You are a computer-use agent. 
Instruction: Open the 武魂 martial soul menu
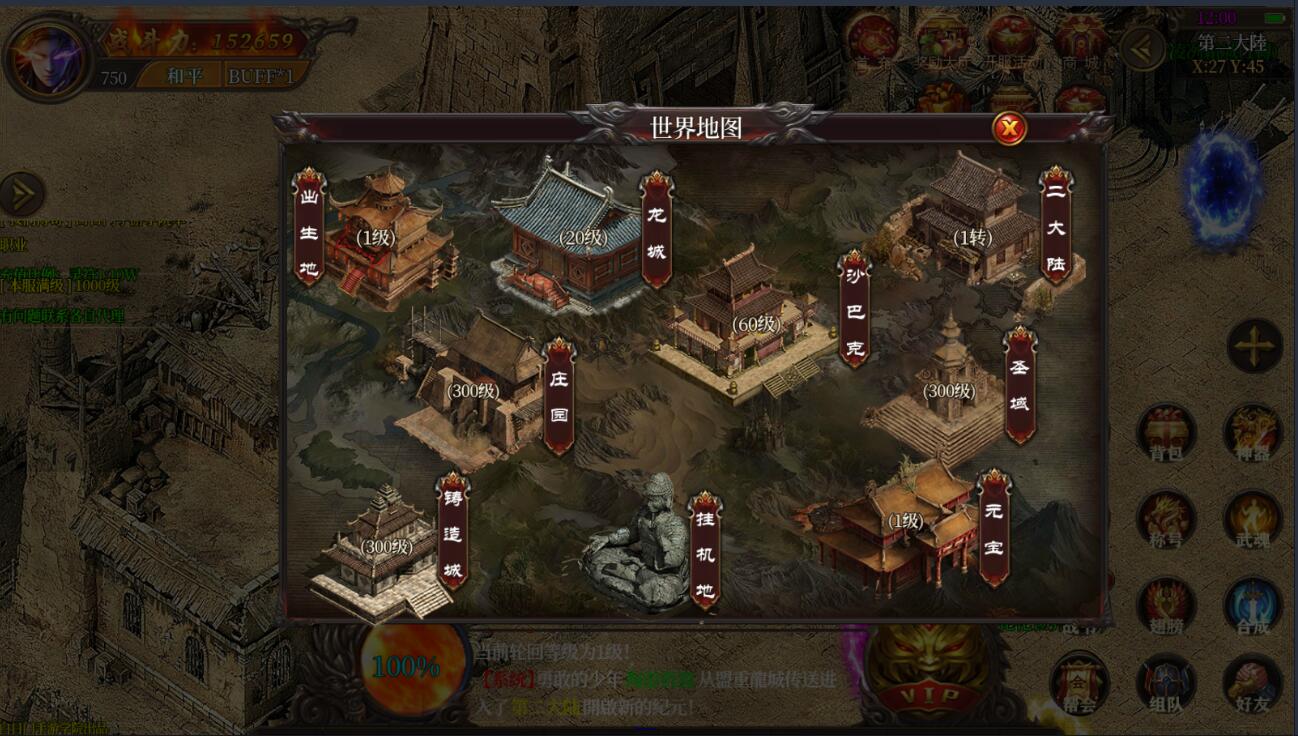tap(1252, 520)
